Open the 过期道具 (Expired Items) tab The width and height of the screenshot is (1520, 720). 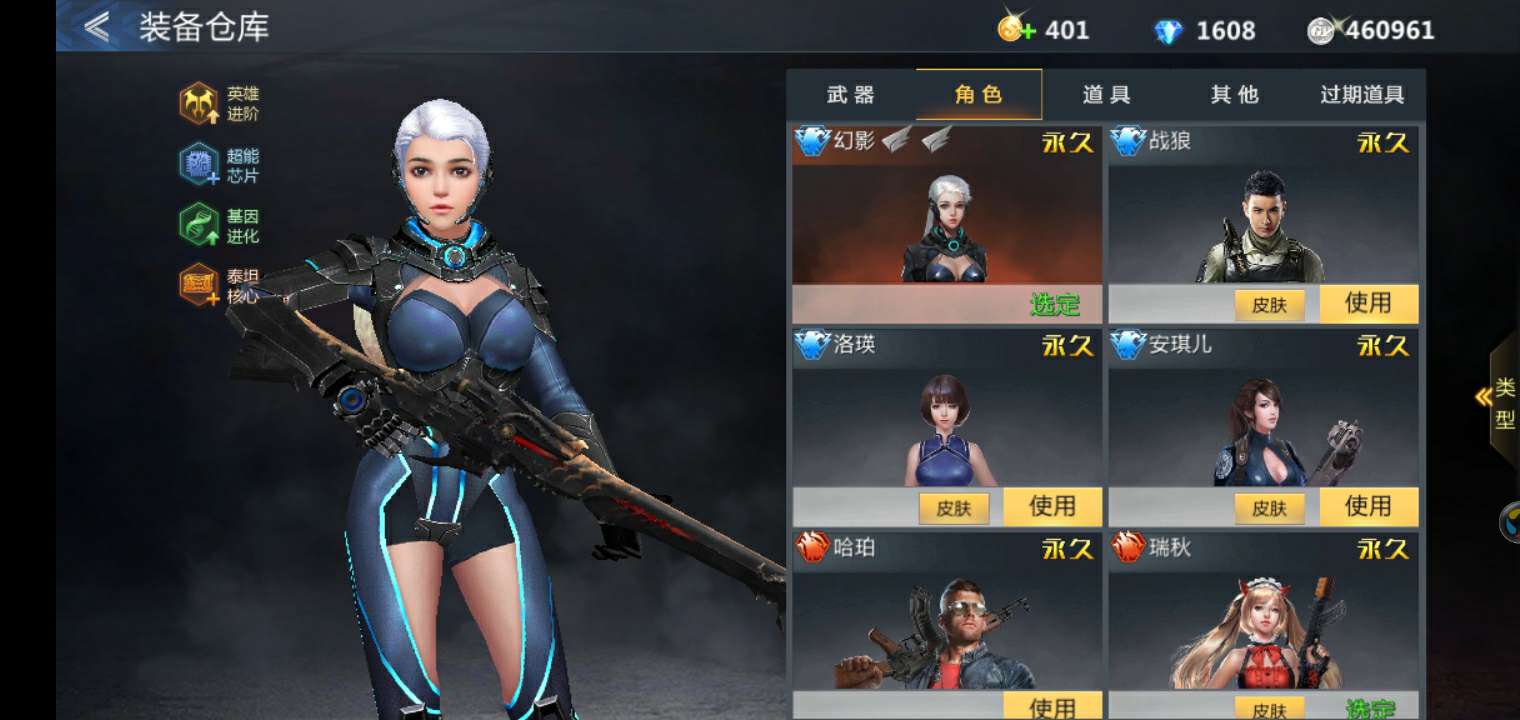(1360, 93)
